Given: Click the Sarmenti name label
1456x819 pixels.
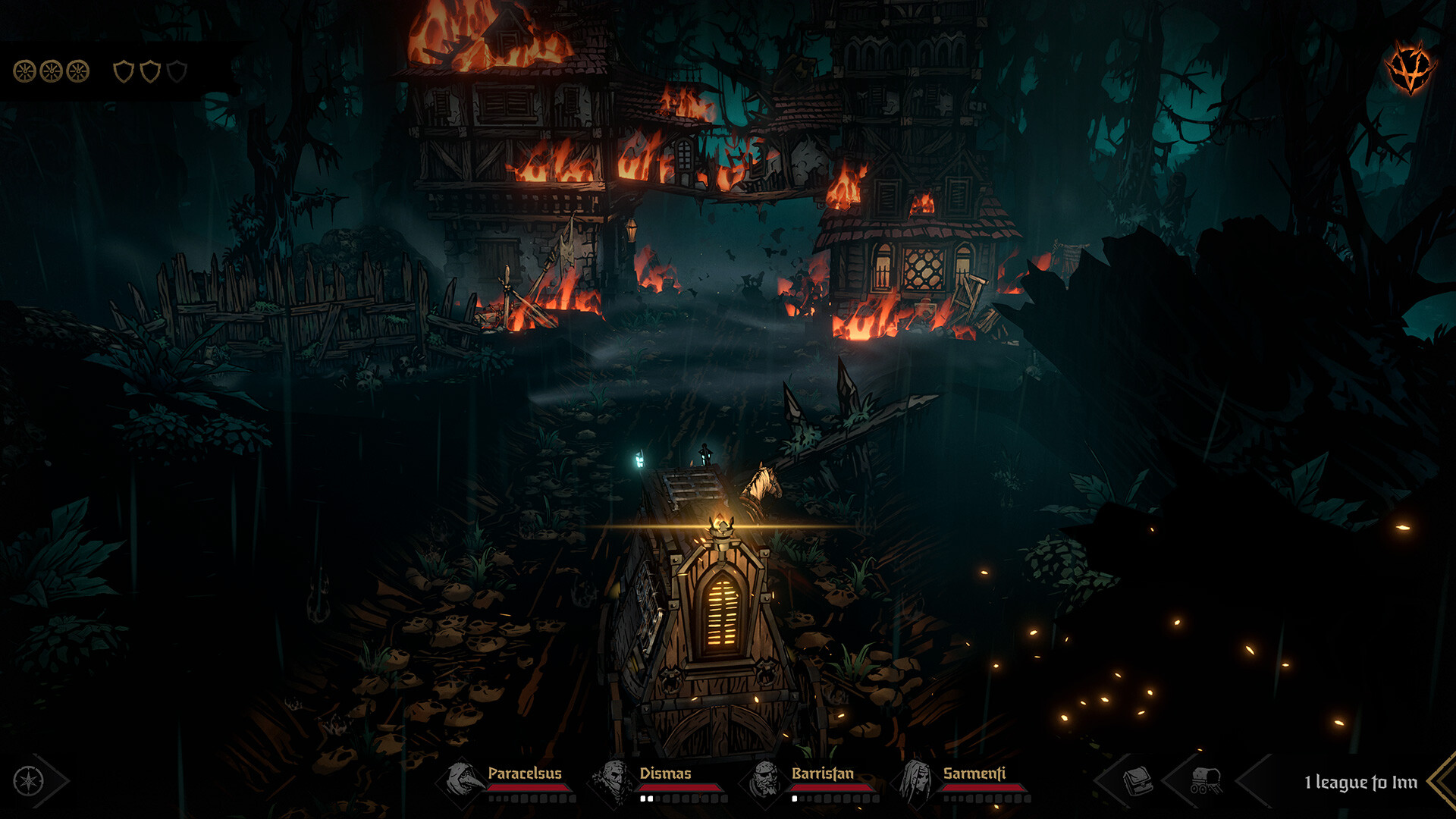Looking at the screenshot, I should pyautogui.click(x=974, y=774).
